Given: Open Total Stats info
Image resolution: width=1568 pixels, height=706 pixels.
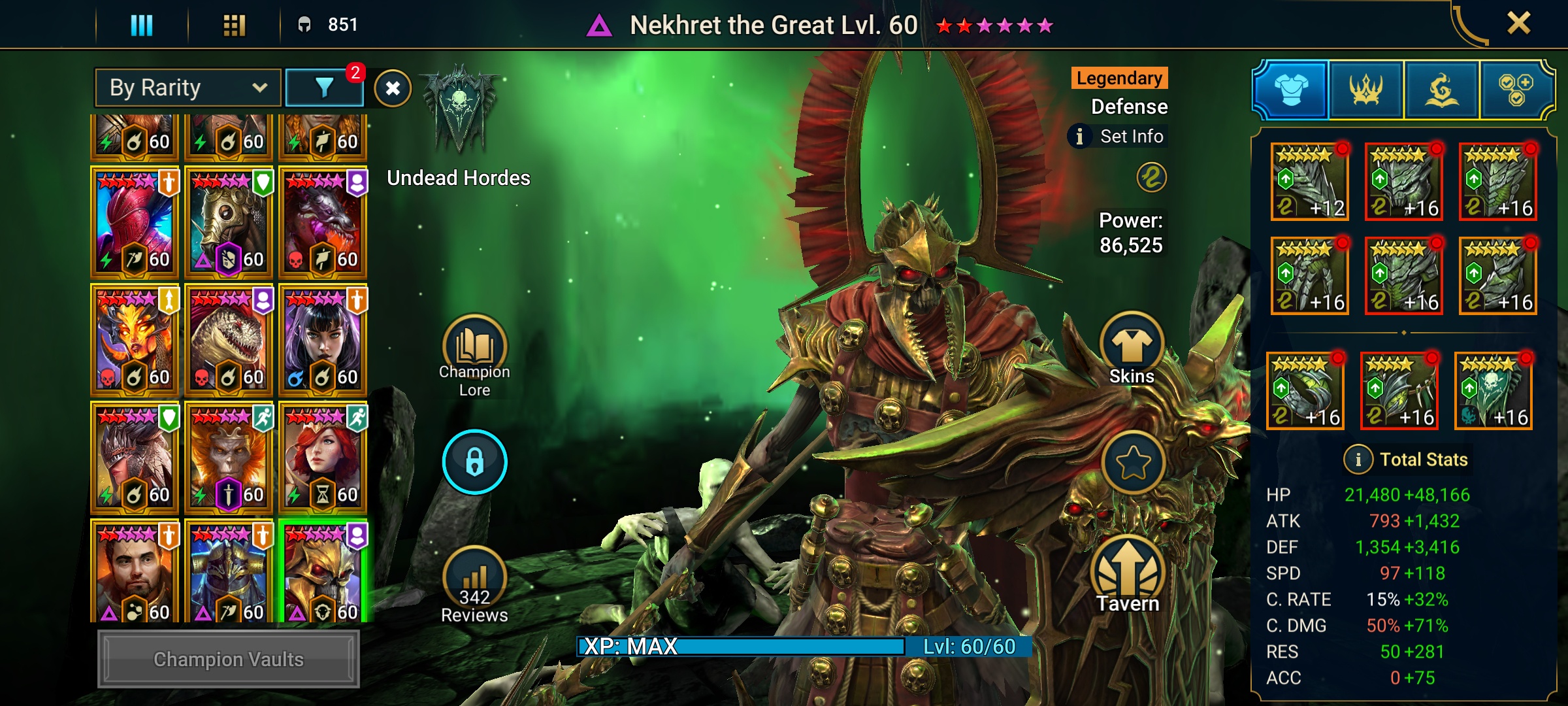Looking at the screenshot, I should [x=1358, y=460].
